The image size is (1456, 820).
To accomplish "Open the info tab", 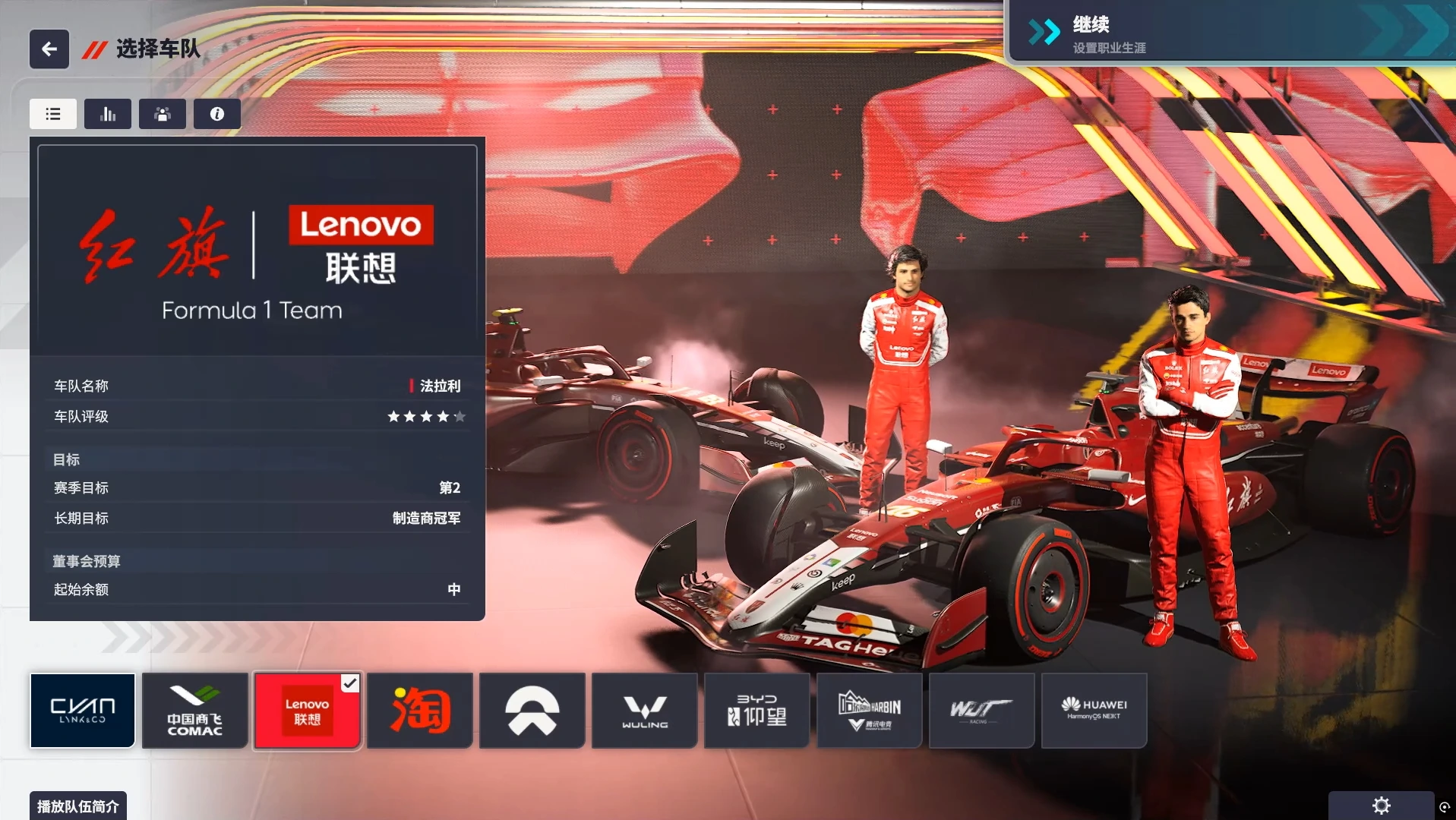I will coord(217,114).
